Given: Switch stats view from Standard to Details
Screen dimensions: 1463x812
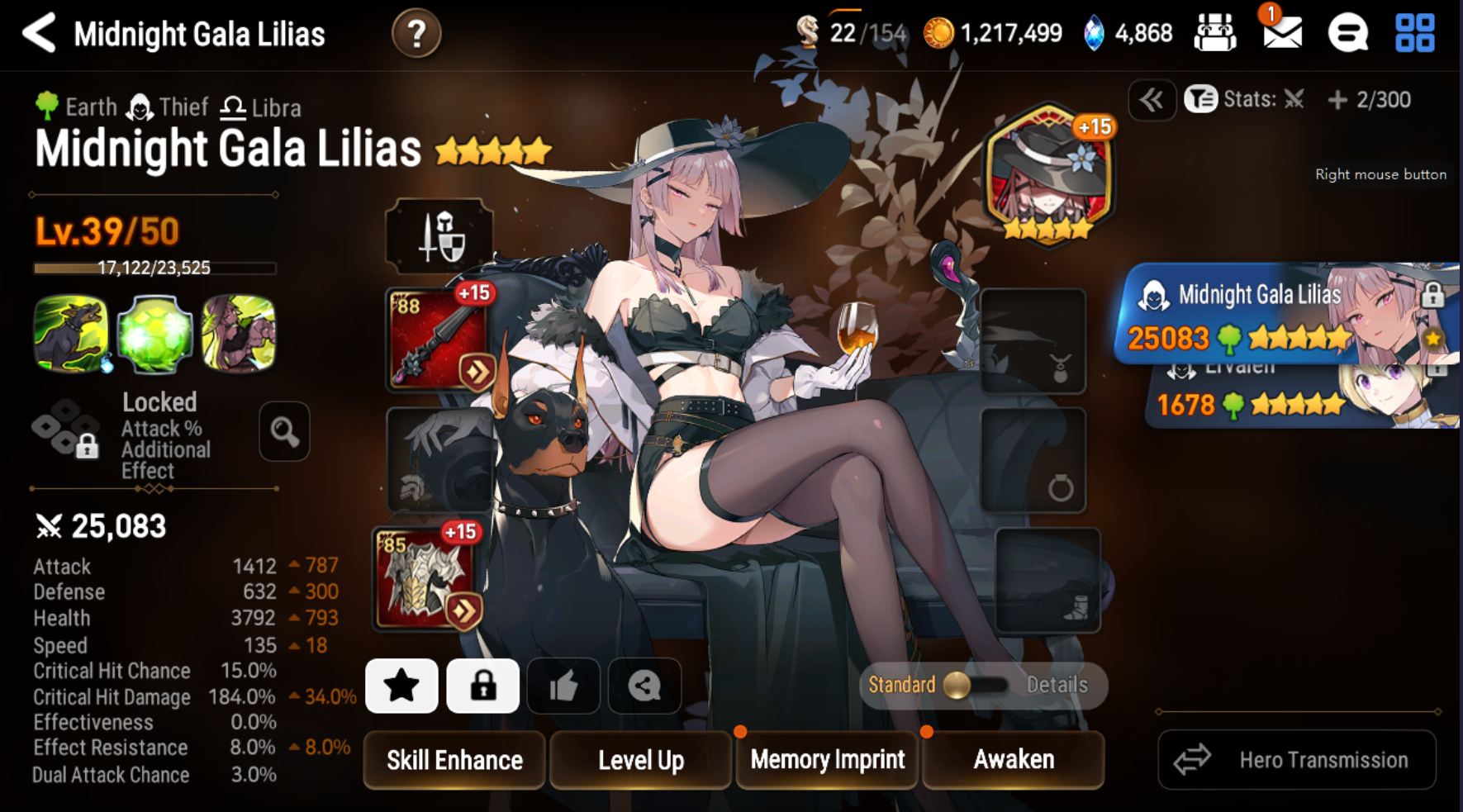Looking at the screenshot, I should (1058, 685).
